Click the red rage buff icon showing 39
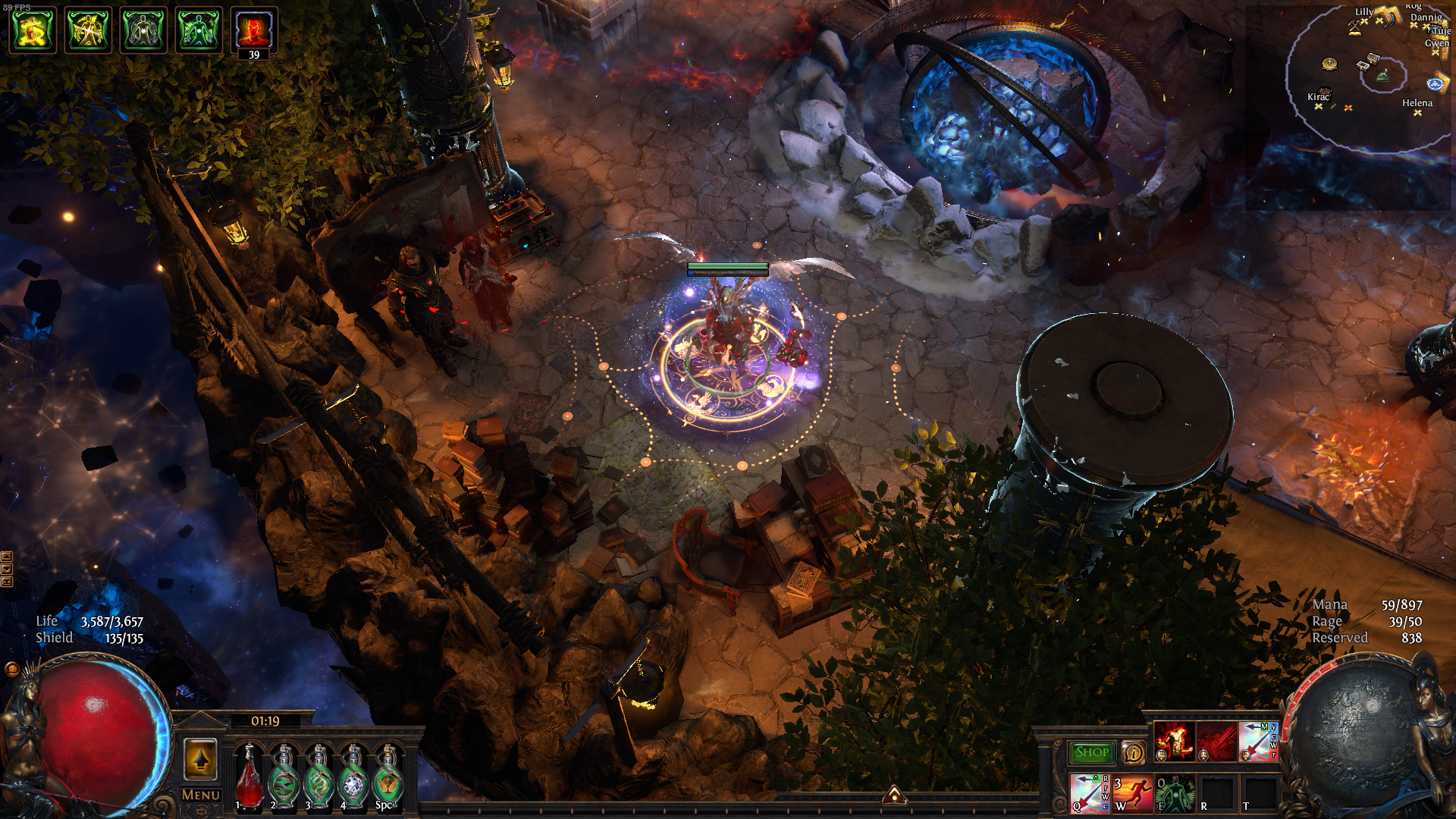1456x819 pixels. click(254, 30)
